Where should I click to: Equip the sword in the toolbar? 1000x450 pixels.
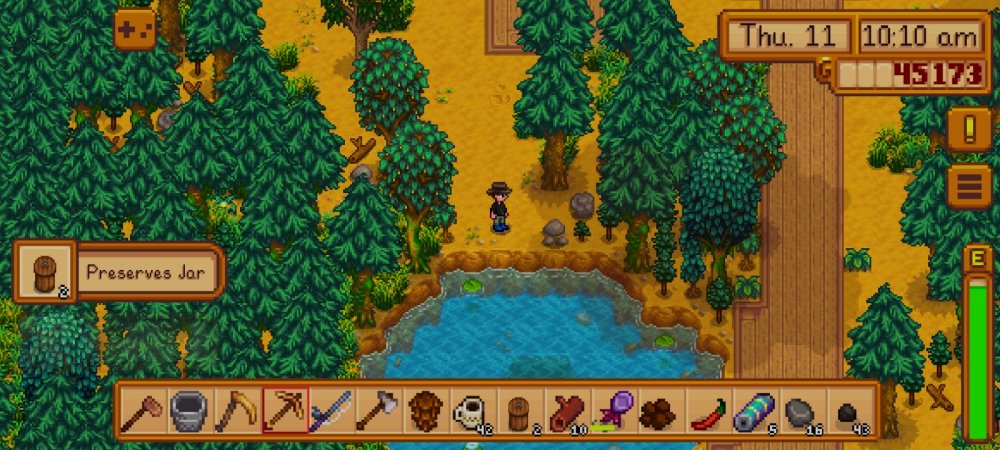(x=331, y=410)
